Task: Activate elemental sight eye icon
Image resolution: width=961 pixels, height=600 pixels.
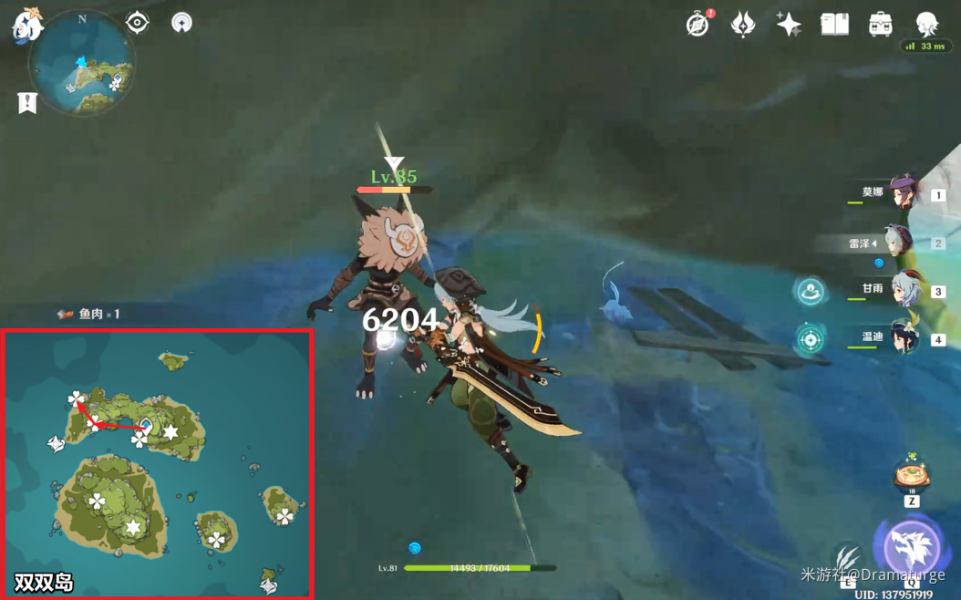Action: 138,22
